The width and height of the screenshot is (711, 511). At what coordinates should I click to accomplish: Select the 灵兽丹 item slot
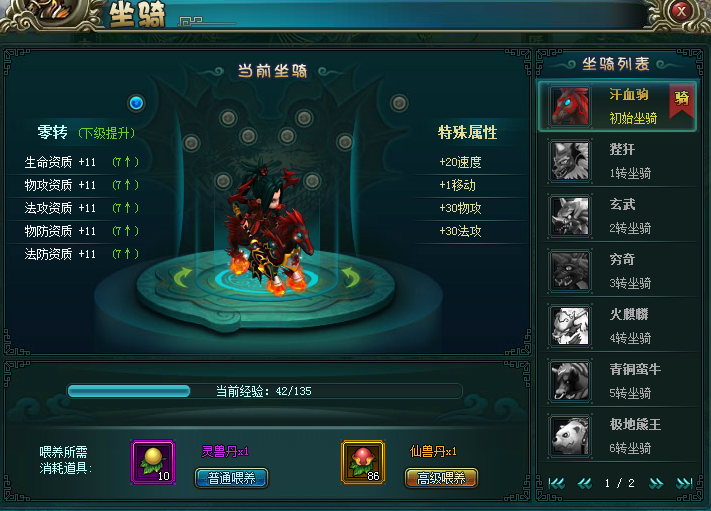pyautogui.click(x=153, y=462)
